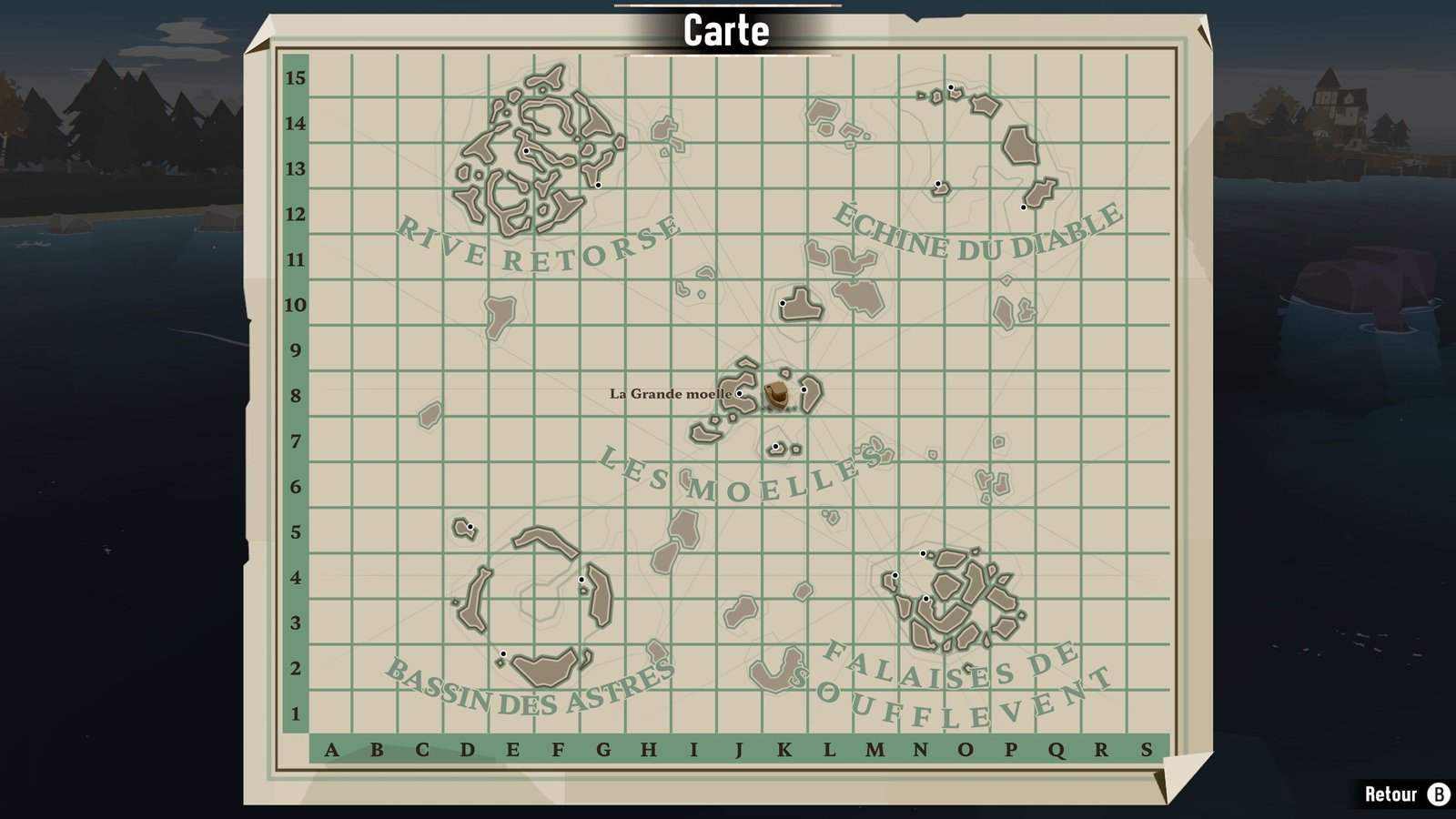Select the La Grande moelle map marker
Image resolution: width=1456 pixels, height=819 pixels.
tap(740, 394)
